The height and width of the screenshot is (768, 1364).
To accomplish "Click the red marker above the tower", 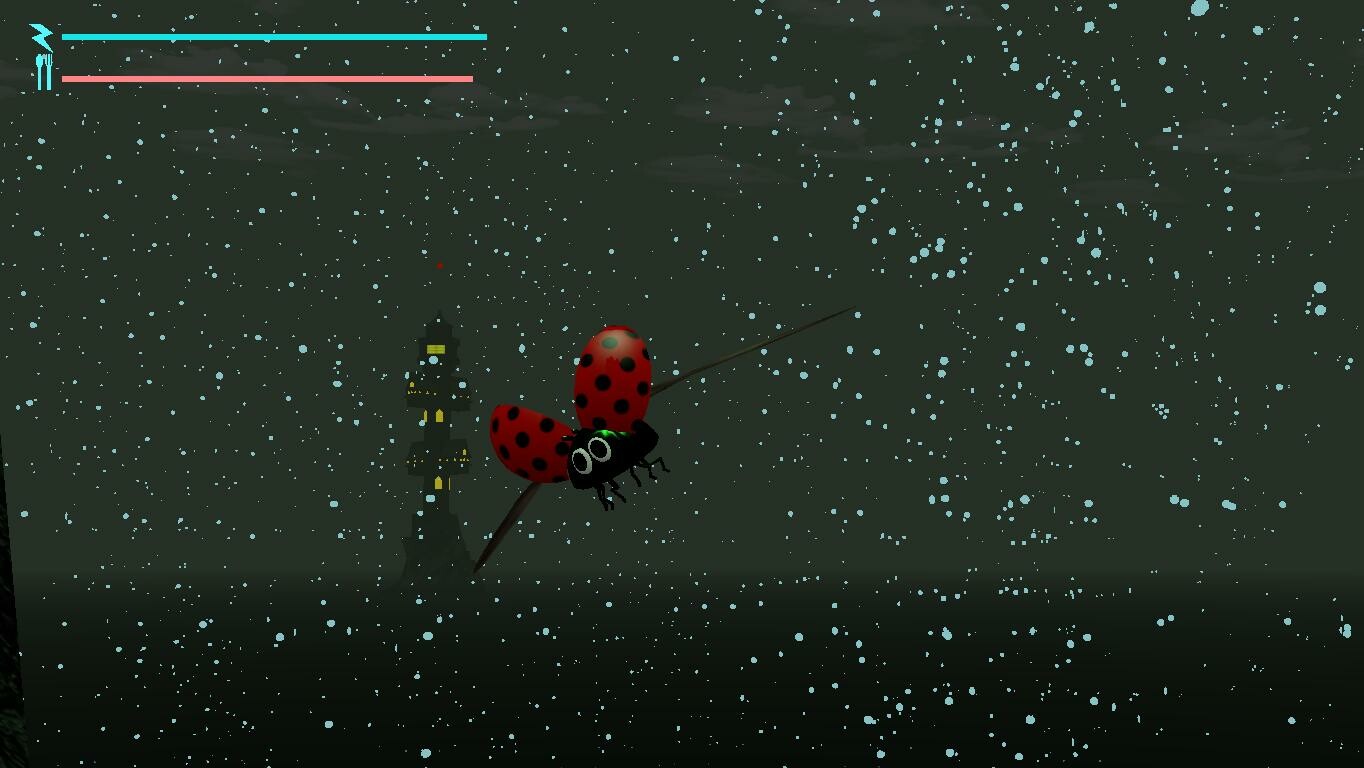I will point(440,265).
